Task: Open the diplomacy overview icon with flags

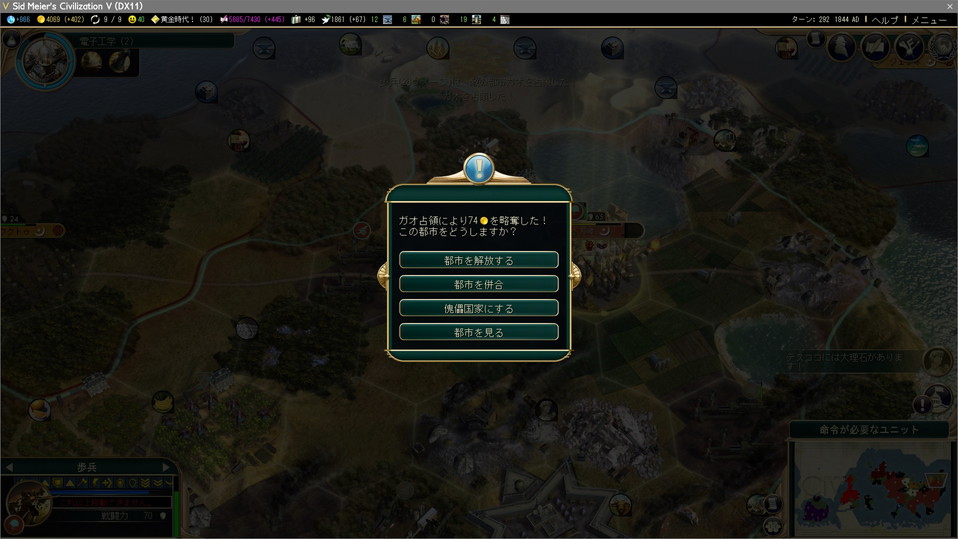Action: pyautogui.click(x=875, y=46)
